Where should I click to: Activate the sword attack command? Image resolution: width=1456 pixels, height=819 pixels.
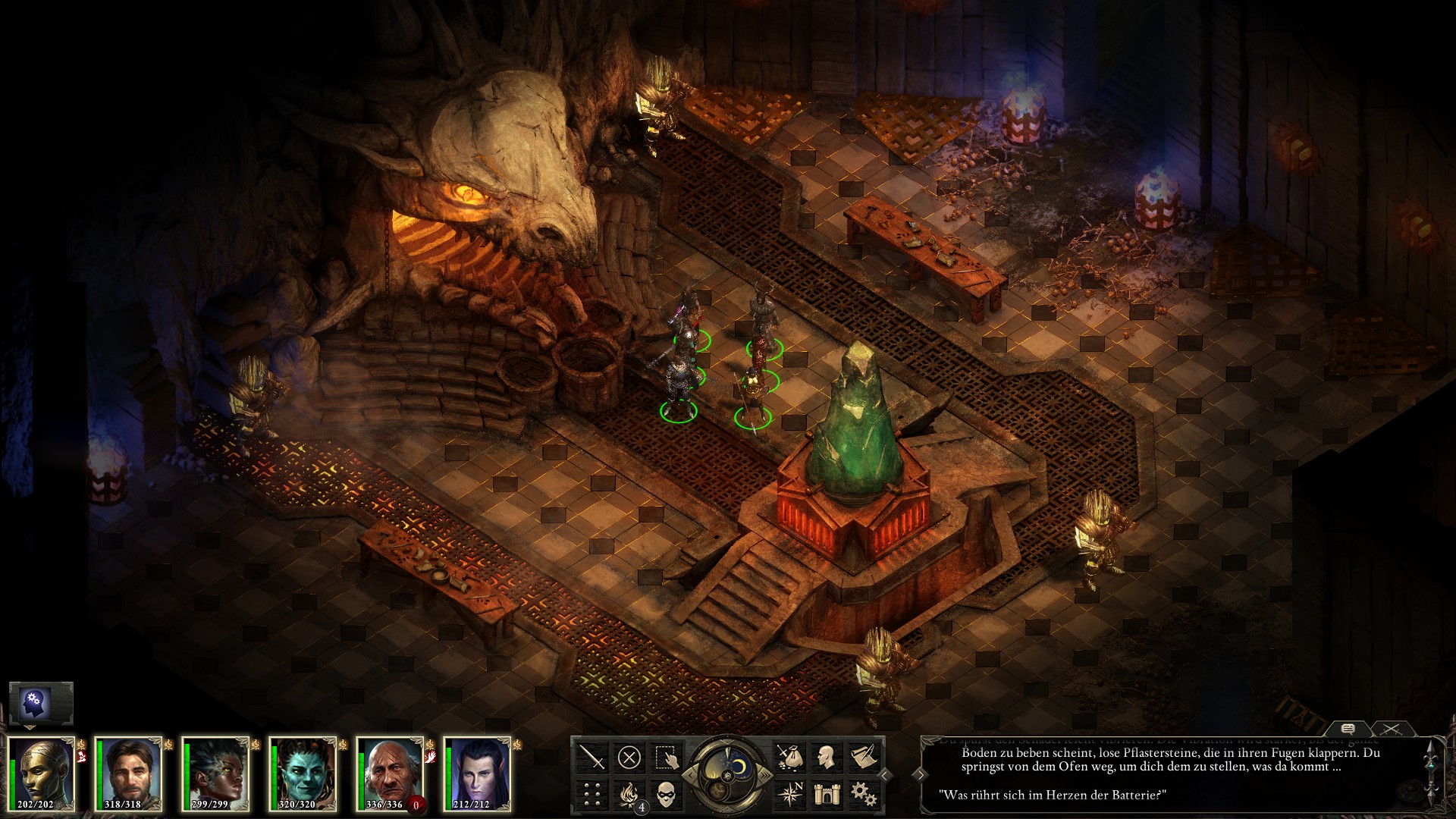point(592,756)
